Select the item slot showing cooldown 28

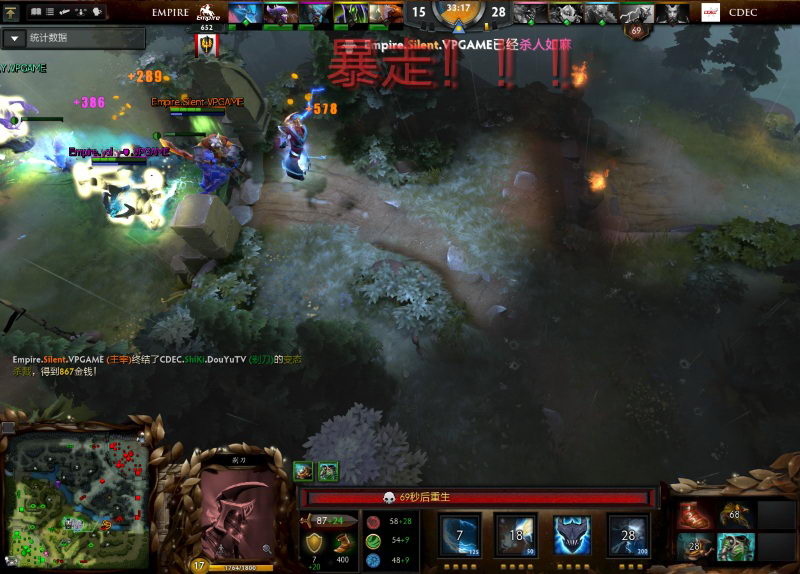694,546
